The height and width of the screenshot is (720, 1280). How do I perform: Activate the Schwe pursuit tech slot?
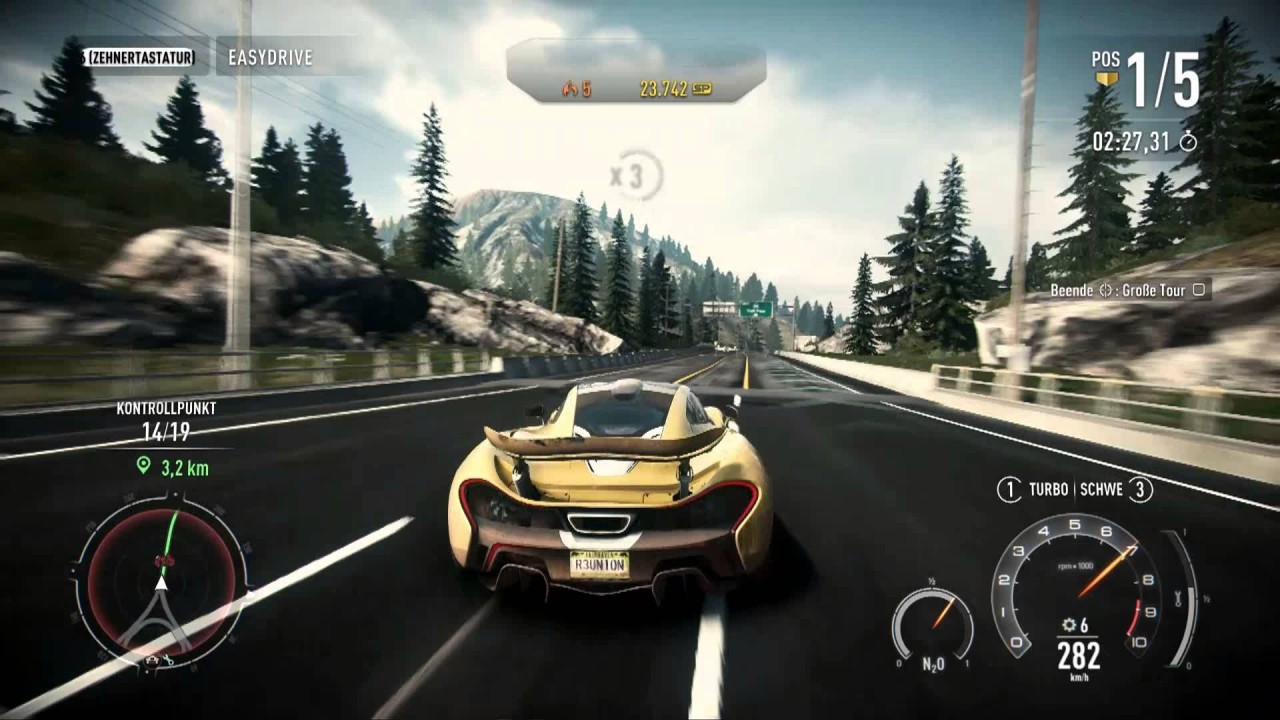click(1114, 490)
